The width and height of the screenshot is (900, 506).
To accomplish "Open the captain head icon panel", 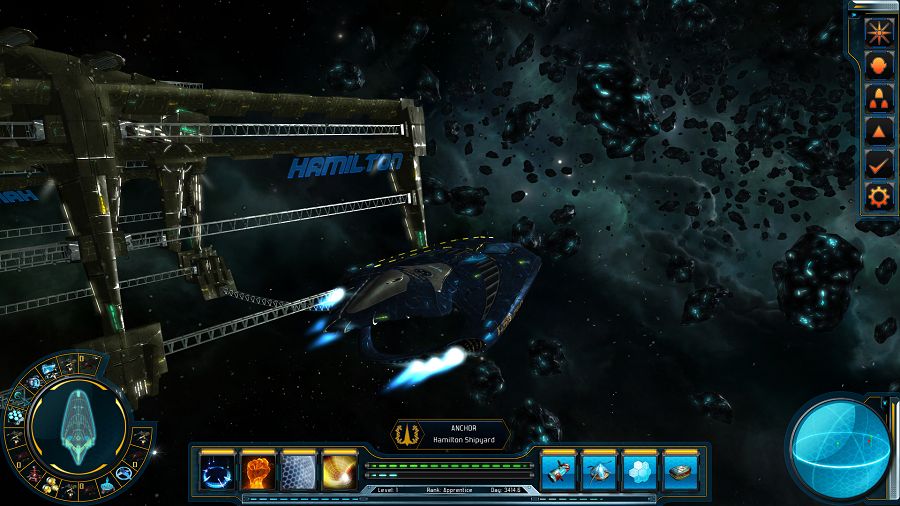I will pyautogui.click(x=878, y=64).
